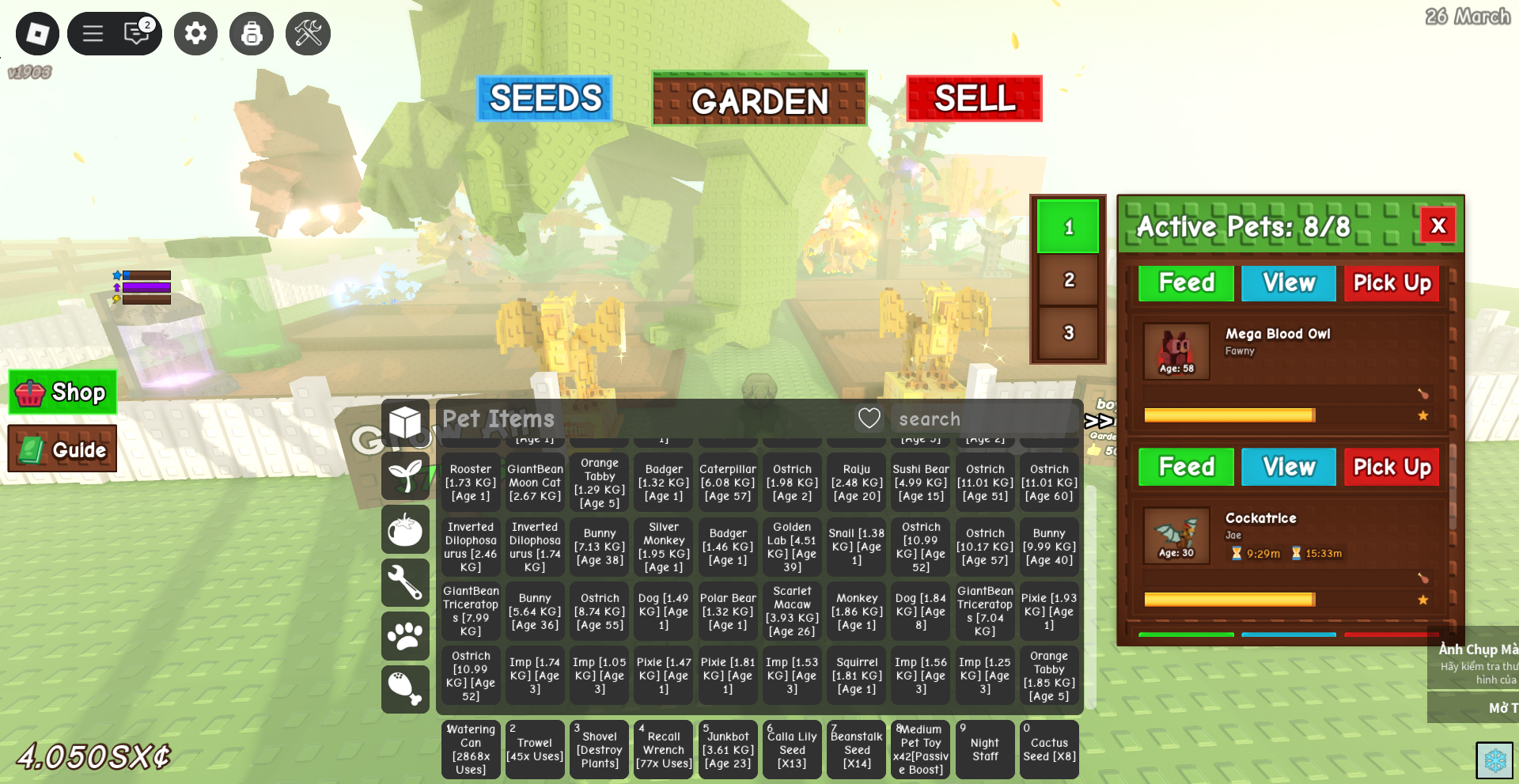
Task: Select the paw print pets category
Action: pyautogui.click(x=405, y=636)
